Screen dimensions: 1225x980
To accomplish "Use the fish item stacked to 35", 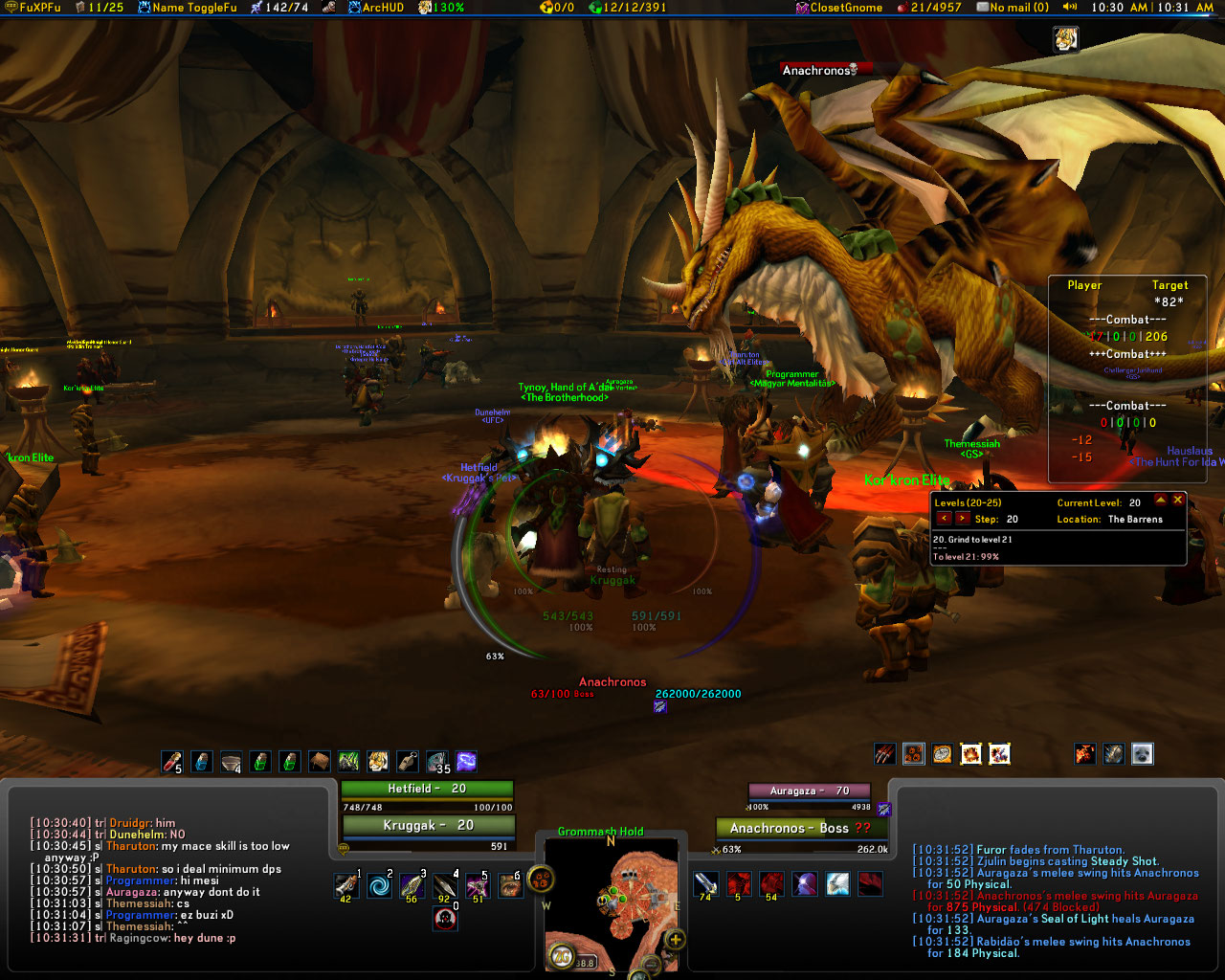I will [437, 762].
